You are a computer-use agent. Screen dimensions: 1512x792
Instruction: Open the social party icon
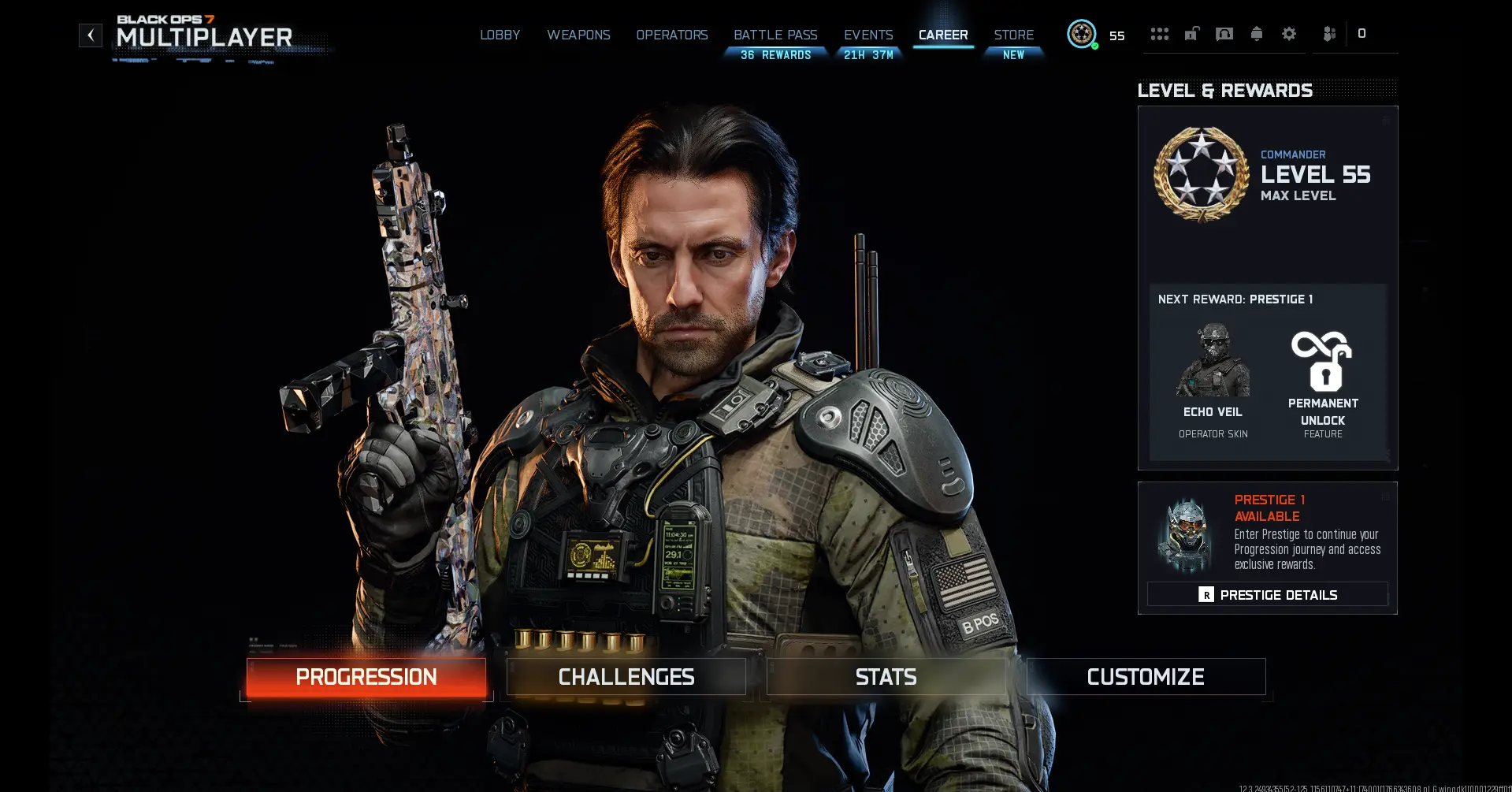pyautogui.click(x=1329, y=34)
